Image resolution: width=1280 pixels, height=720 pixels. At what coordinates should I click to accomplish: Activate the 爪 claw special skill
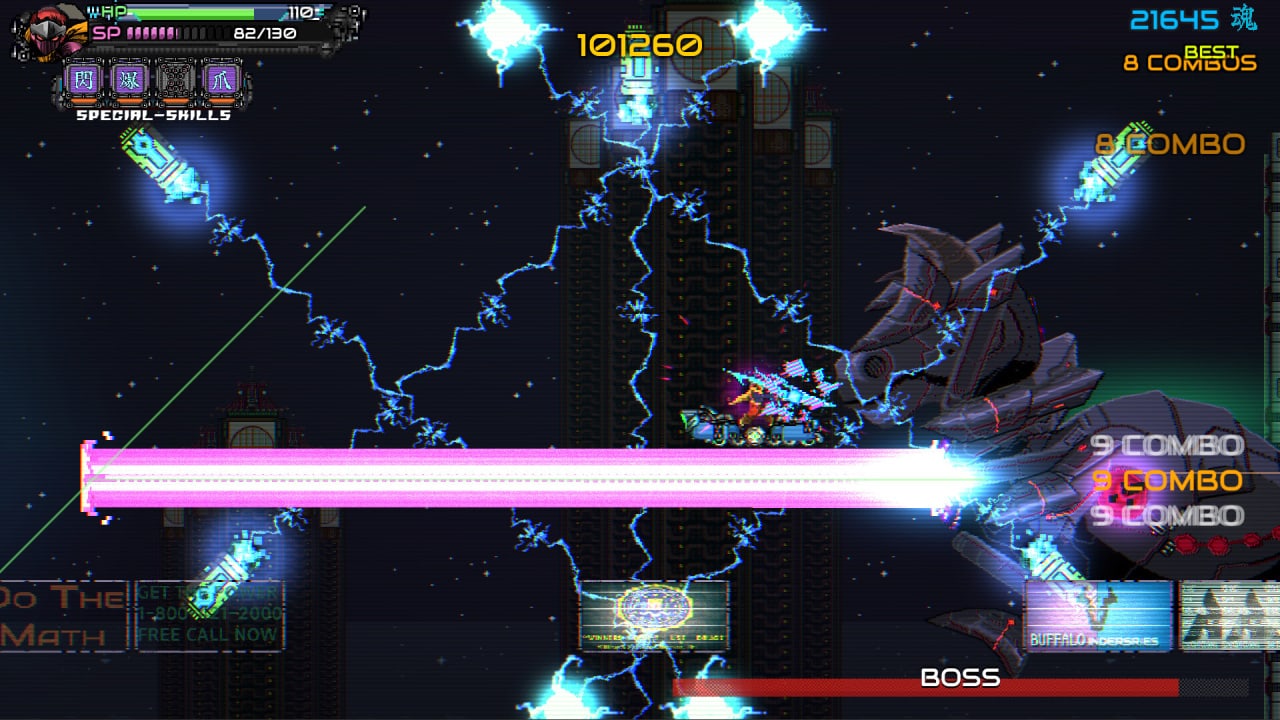pos(221,80)
